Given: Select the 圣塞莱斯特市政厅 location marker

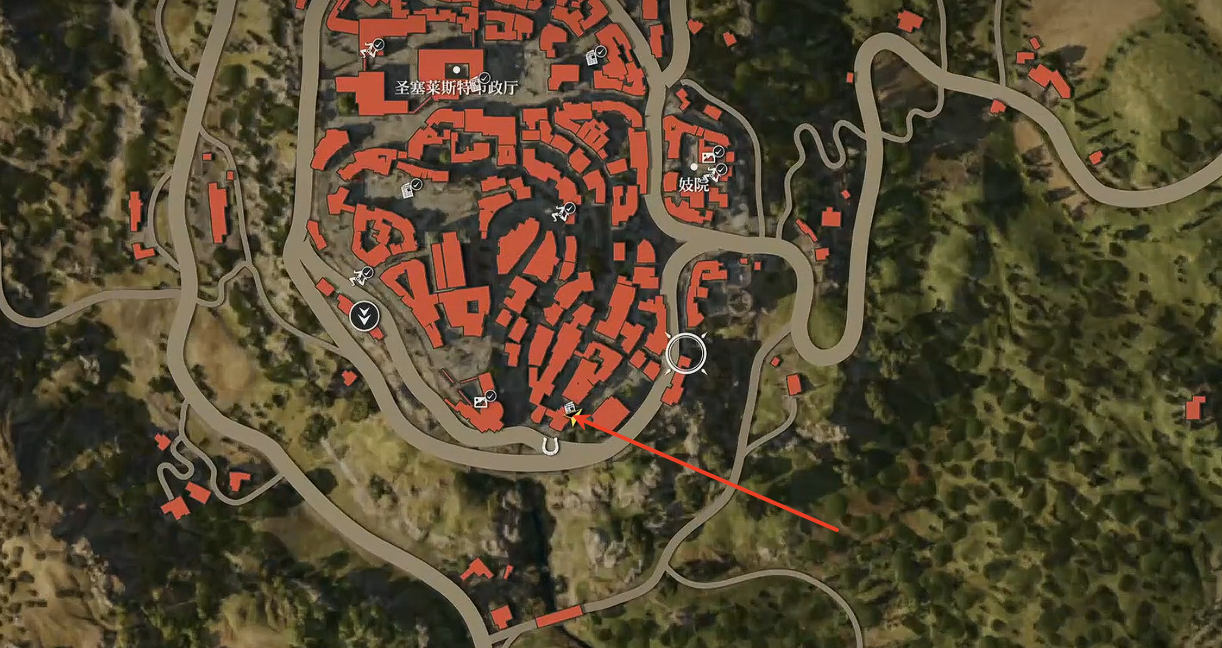Looking at the screenshot, I should pyautogui.click(x=457, y=69).
